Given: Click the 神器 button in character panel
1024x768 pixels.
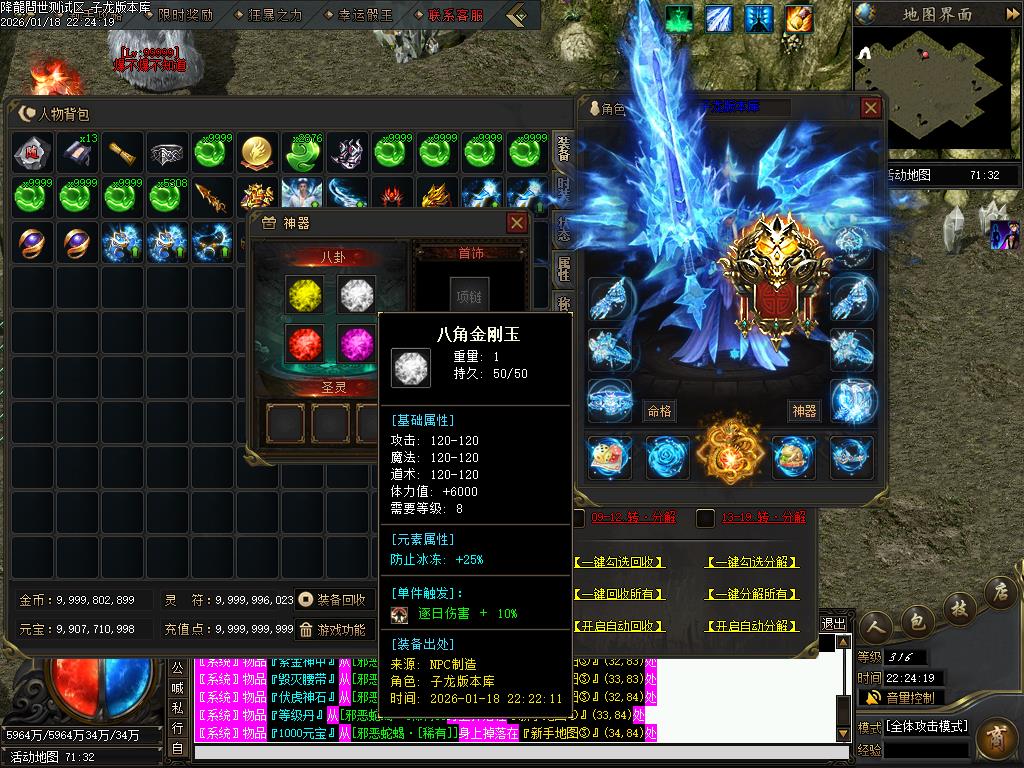Looking at the screenshot, I should 804,411.
